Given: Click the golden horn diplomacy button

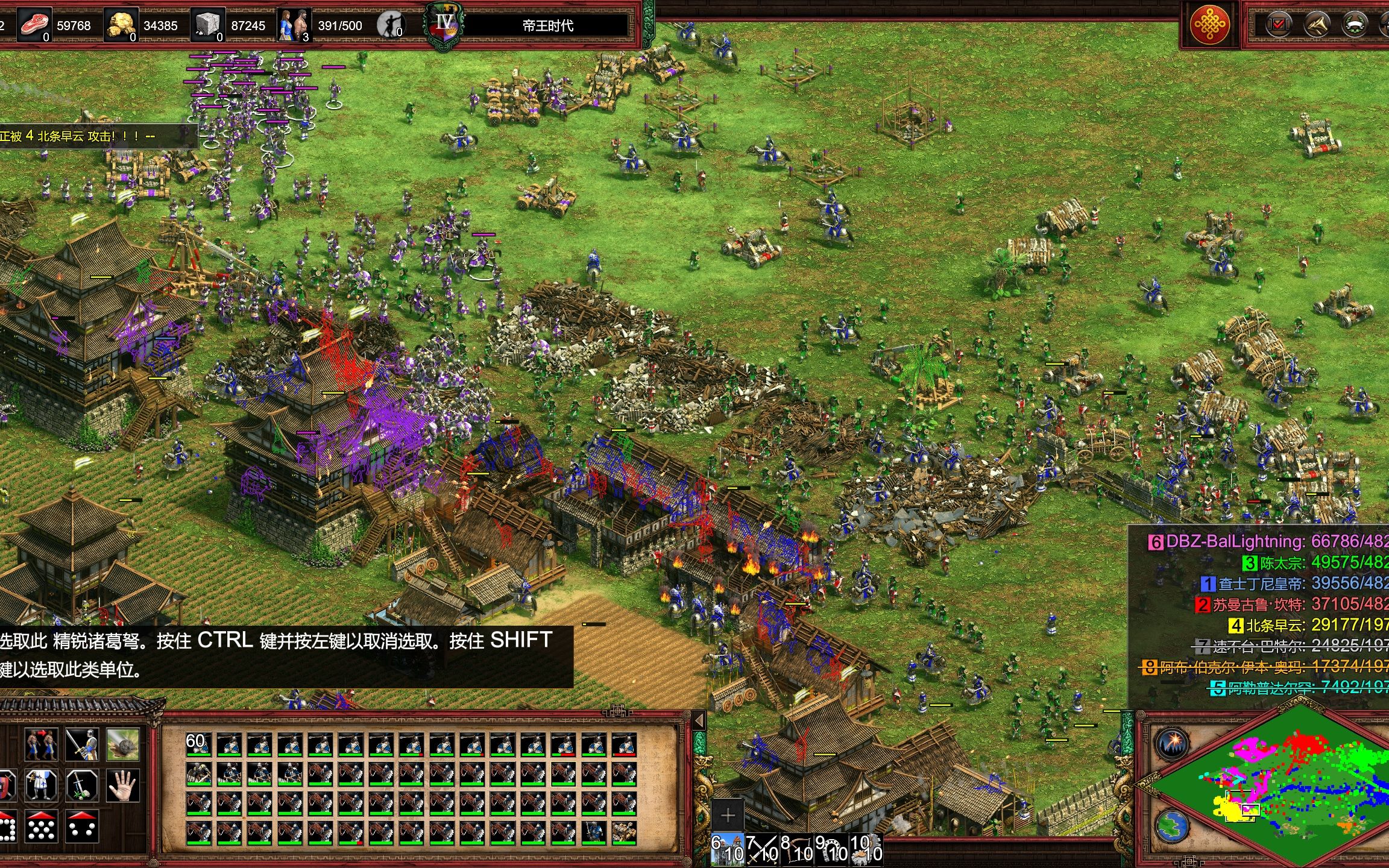Looking at the screenshot, I should 1317,25.
